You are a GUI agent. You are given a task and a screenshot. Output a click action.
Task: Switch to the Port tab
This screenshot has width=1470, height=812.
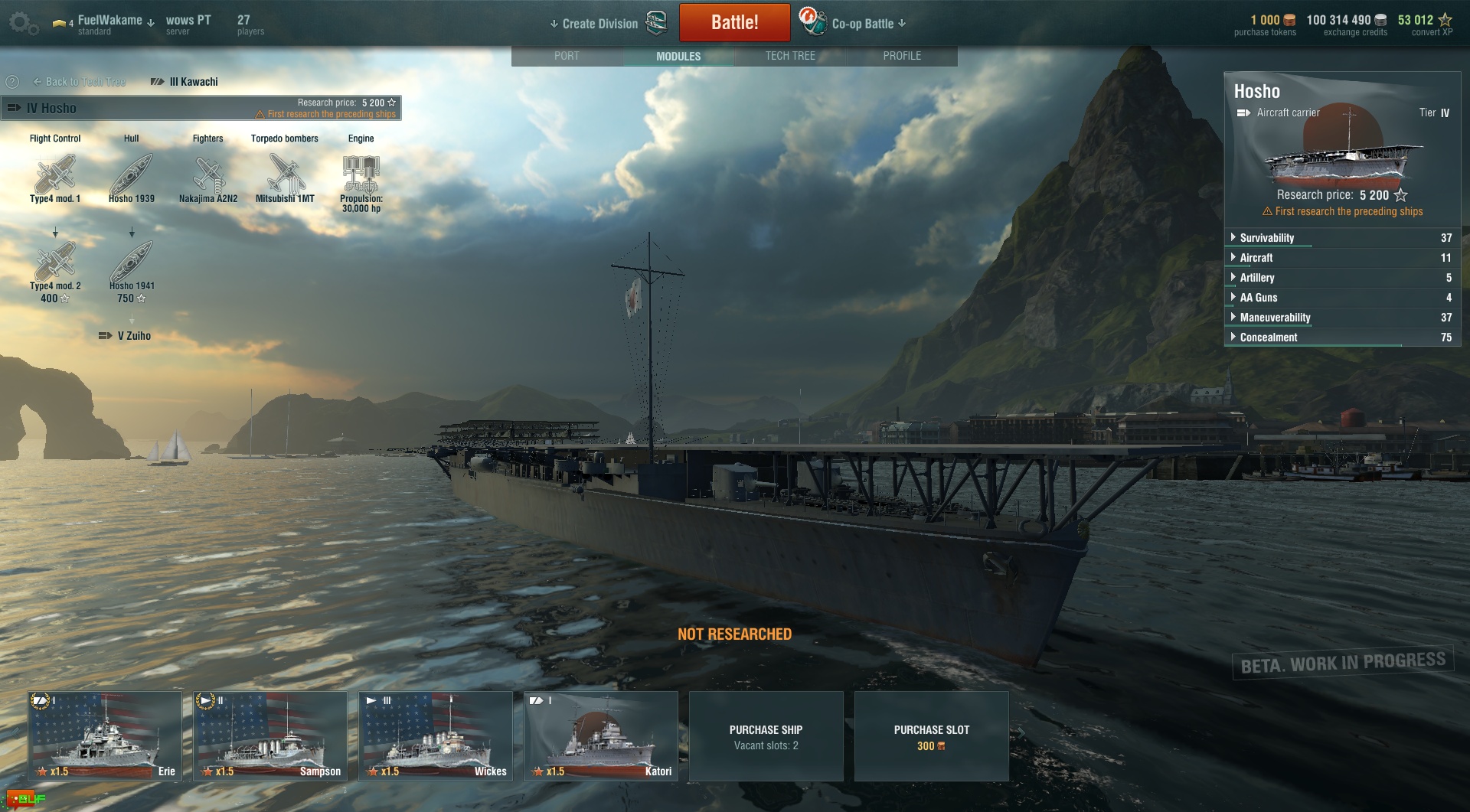(x=567, y=56)
